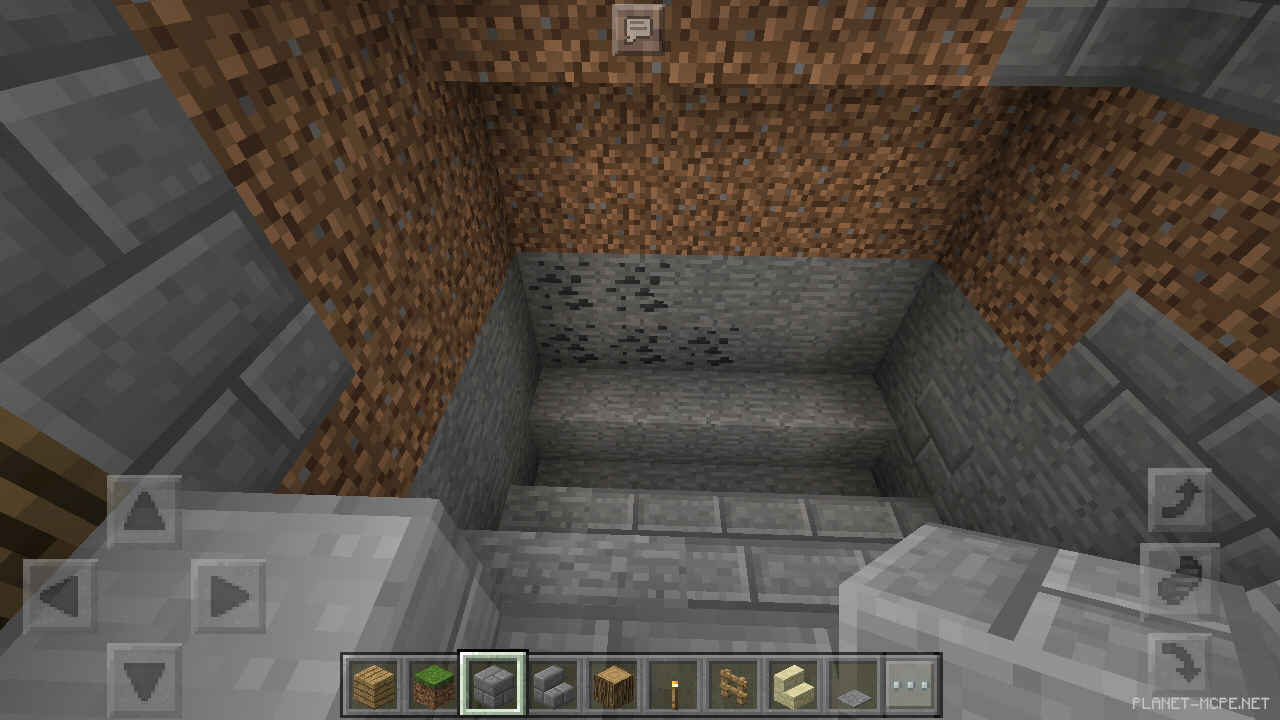Open the chat window
Image resolution: width=1280 pixels, height=720 pixels.
coord(638,28)
